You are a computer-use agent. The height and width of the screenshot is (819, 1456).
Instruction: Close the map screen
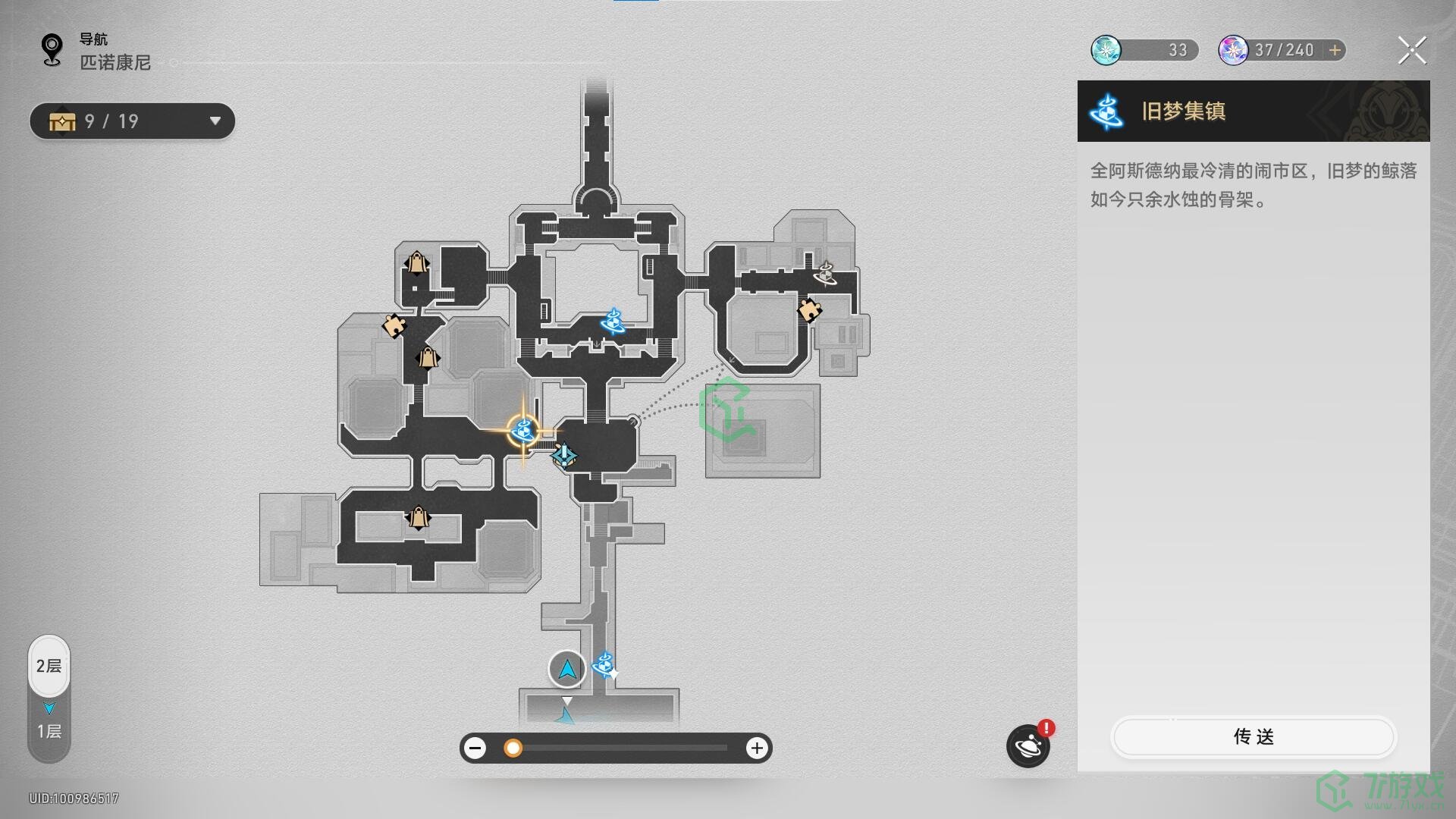pos(1411,51)
